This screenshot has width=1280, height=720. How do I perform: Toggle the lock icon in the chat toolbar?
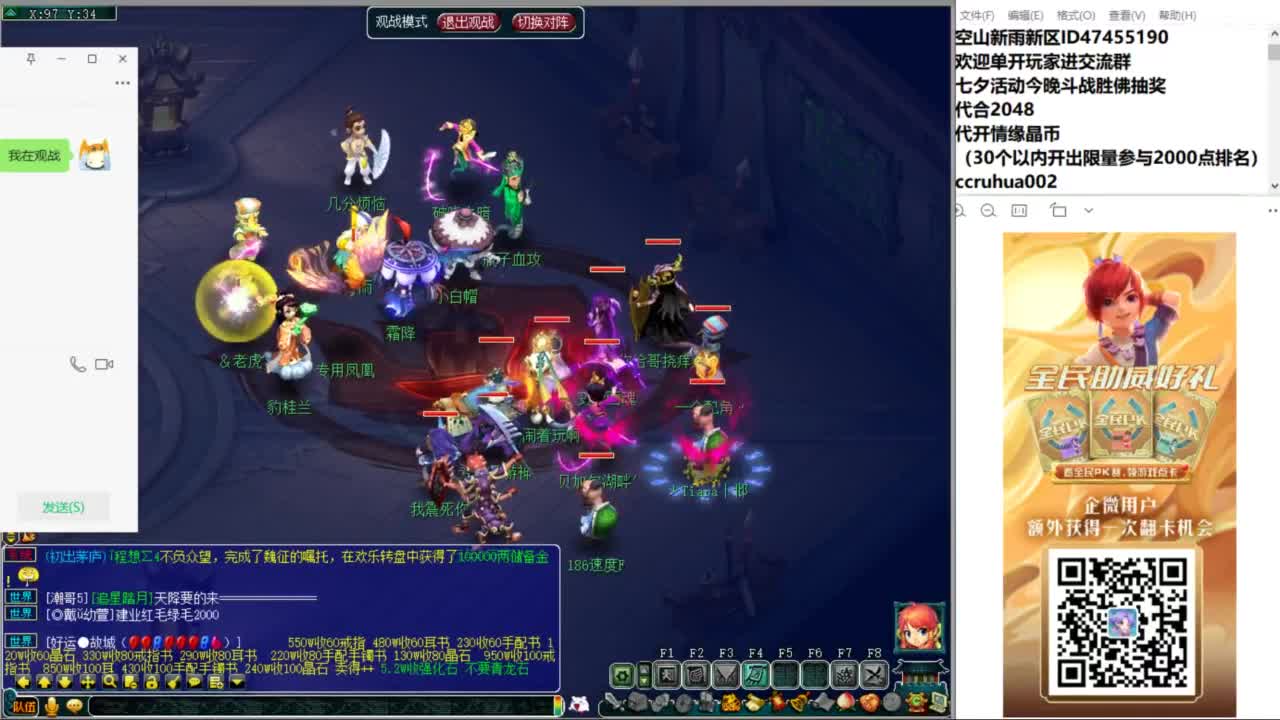152,684
